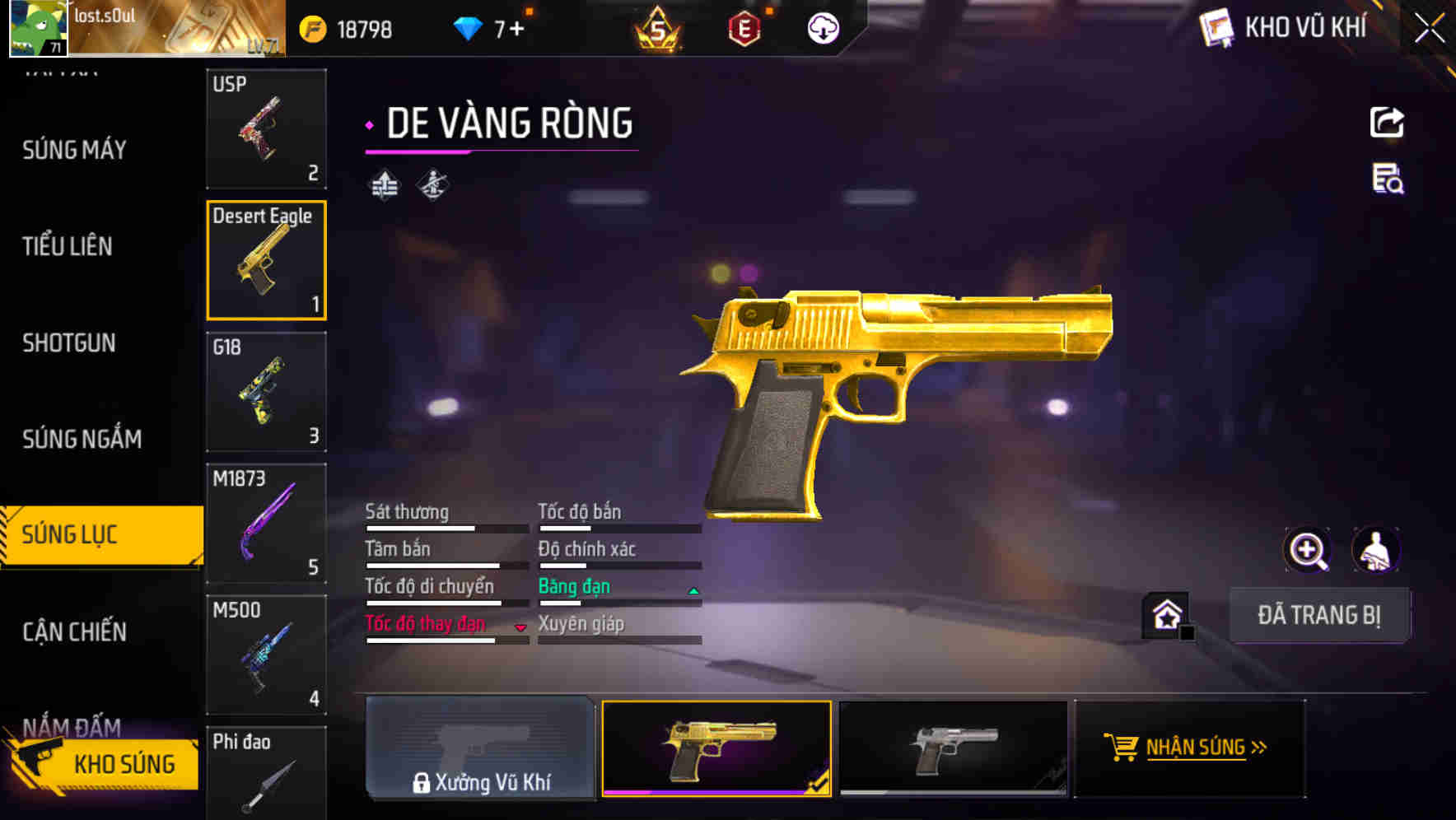Click the NHẬN SÚNG shopping cart button
Screen dimensions: 1456x820
(x=1189, y=748)
